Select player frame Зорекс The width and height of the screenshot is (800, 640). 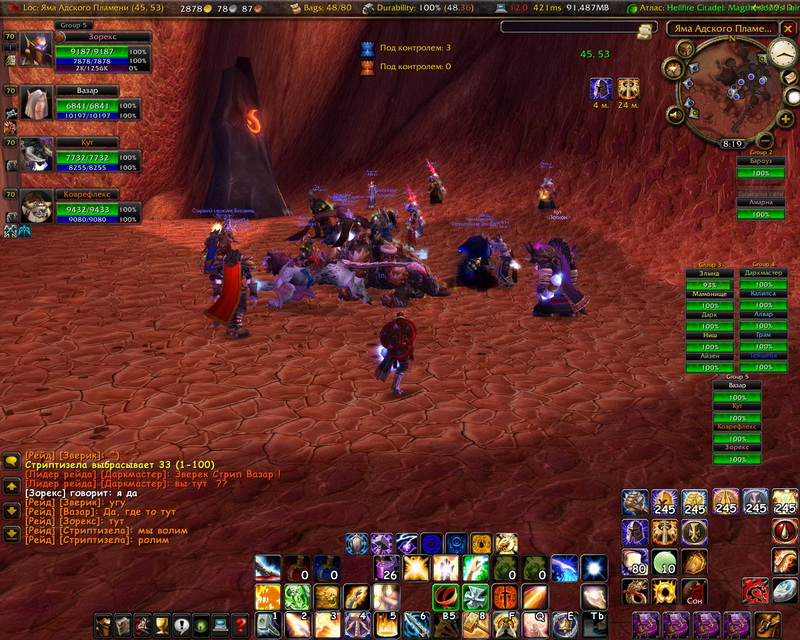click(x=38, y=48)
